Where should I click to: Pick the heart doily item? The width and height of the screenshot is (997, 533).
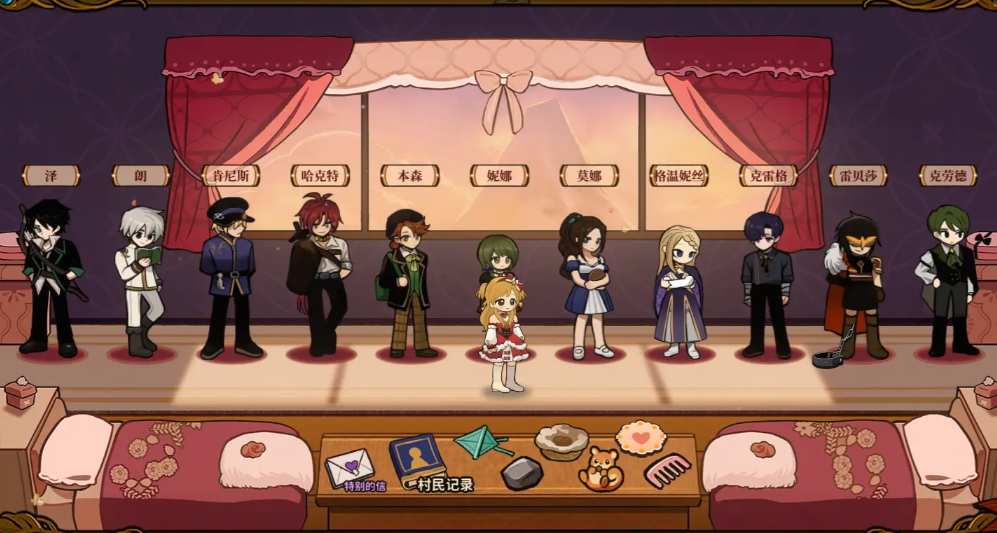[x=640, y=437]
